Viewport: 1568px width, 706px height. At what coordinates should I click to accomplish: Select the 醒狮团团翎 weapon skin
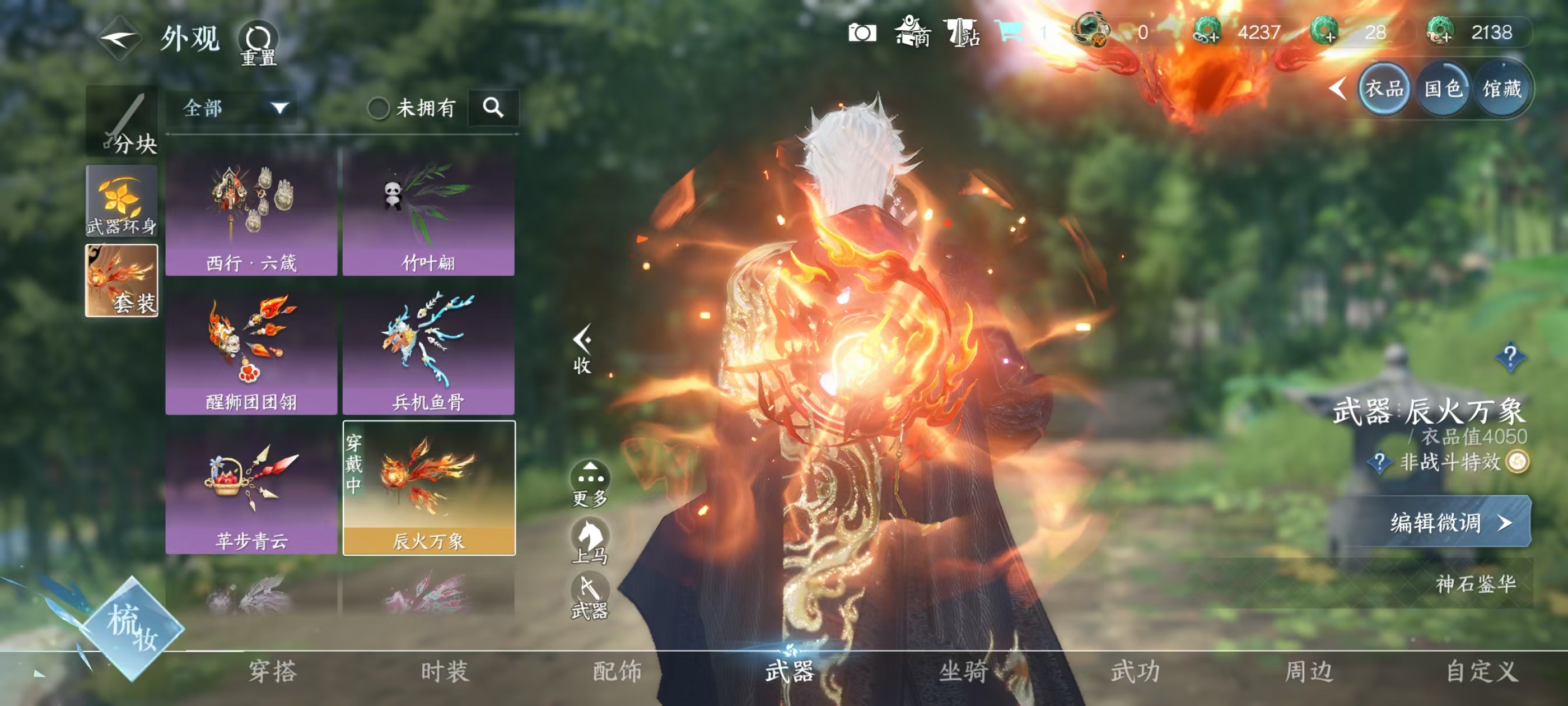coord(251,352)
